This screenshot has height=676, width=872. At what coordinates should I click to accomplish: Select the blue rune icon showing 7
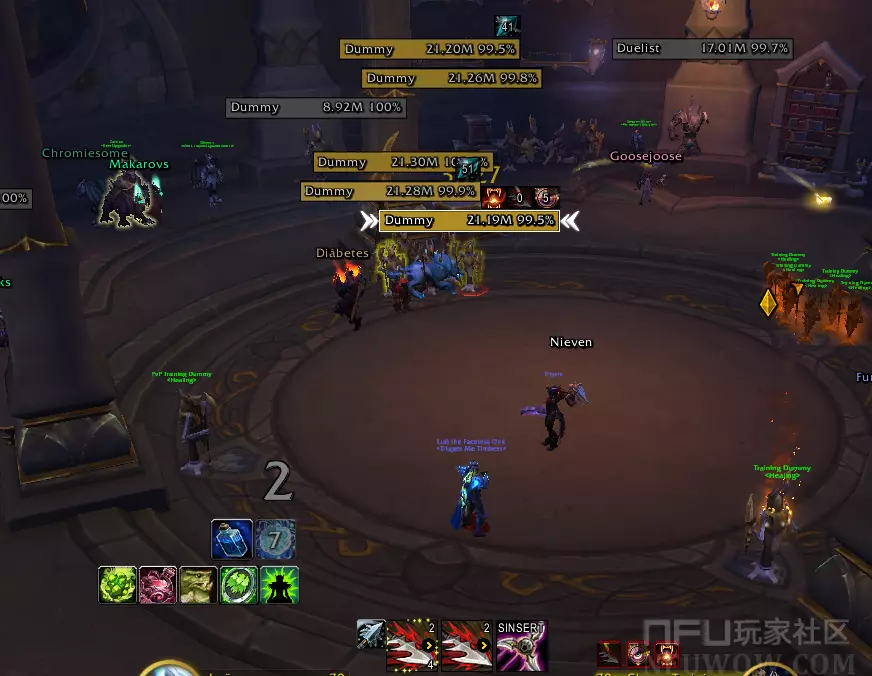(276, 540)
